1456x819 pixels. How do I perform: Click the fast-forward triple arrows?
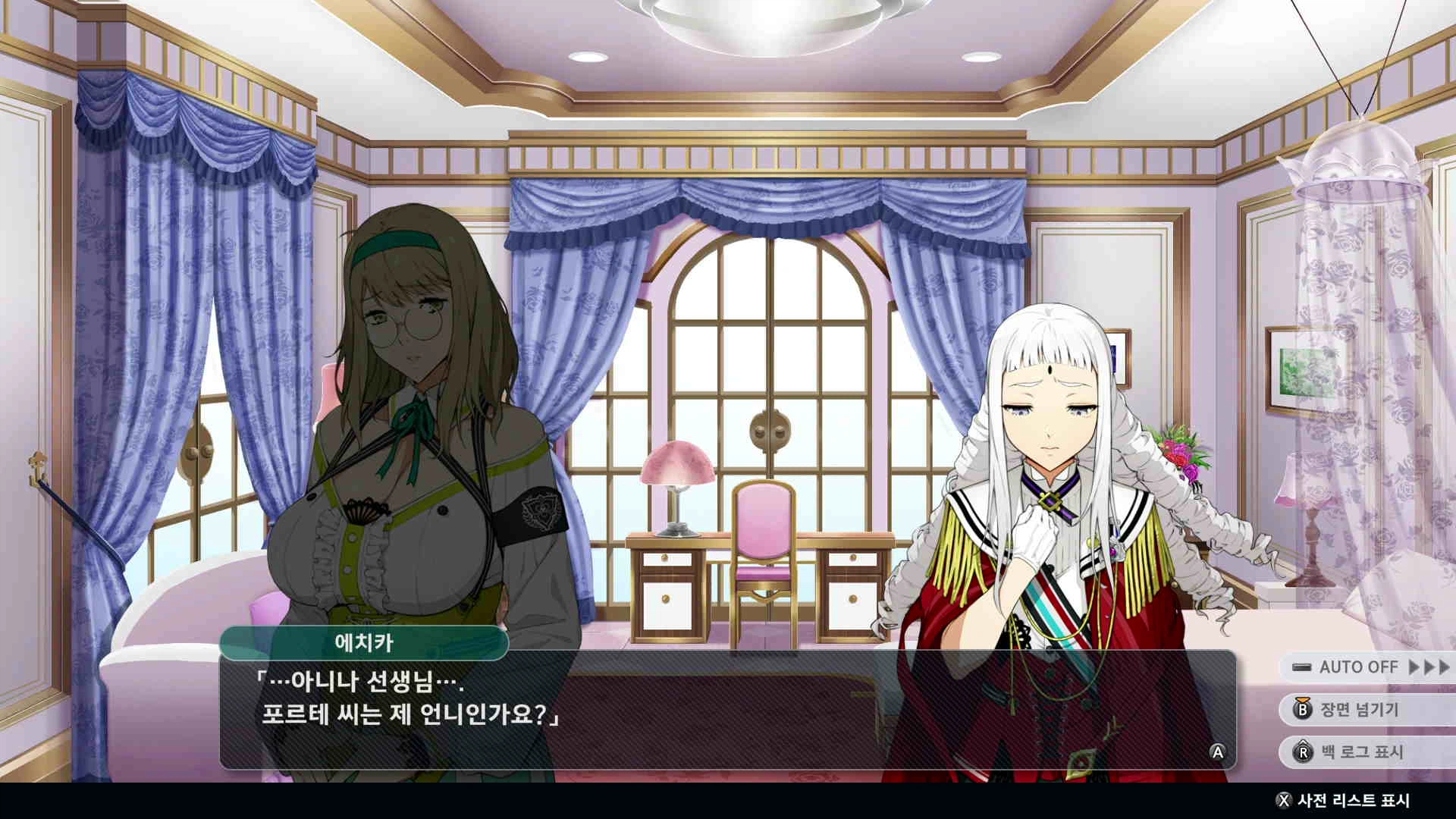point(1429,667)
